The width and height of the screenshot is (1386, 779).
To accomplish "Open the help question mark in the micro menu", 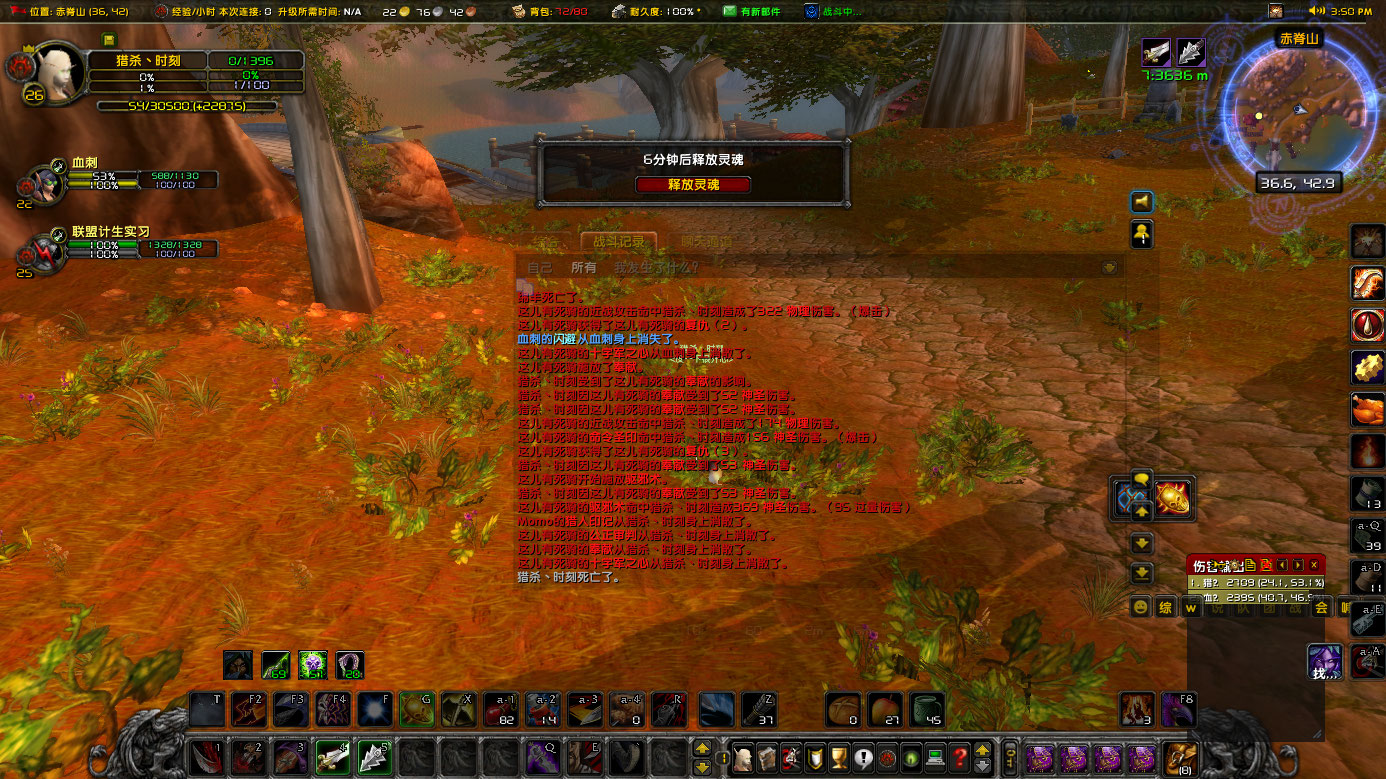I will pyautogui.click(x=960, y=757).
